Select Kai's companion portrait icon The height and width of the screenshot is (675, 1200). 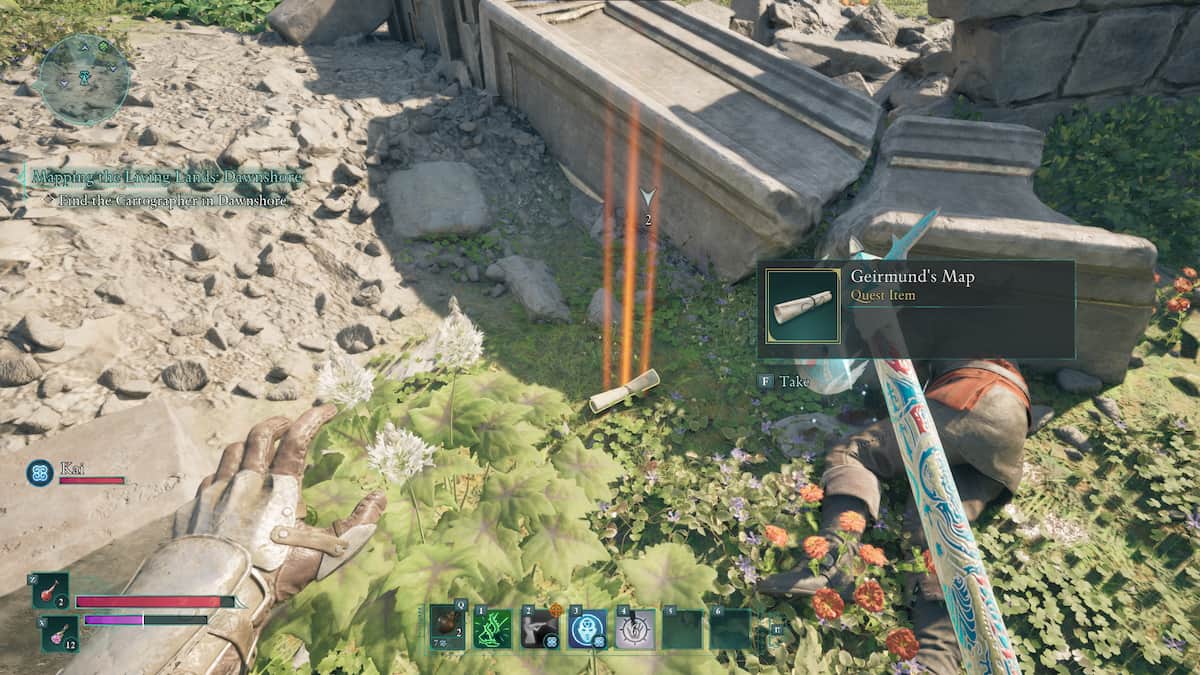pyautogui.click(x=40, y=472)
